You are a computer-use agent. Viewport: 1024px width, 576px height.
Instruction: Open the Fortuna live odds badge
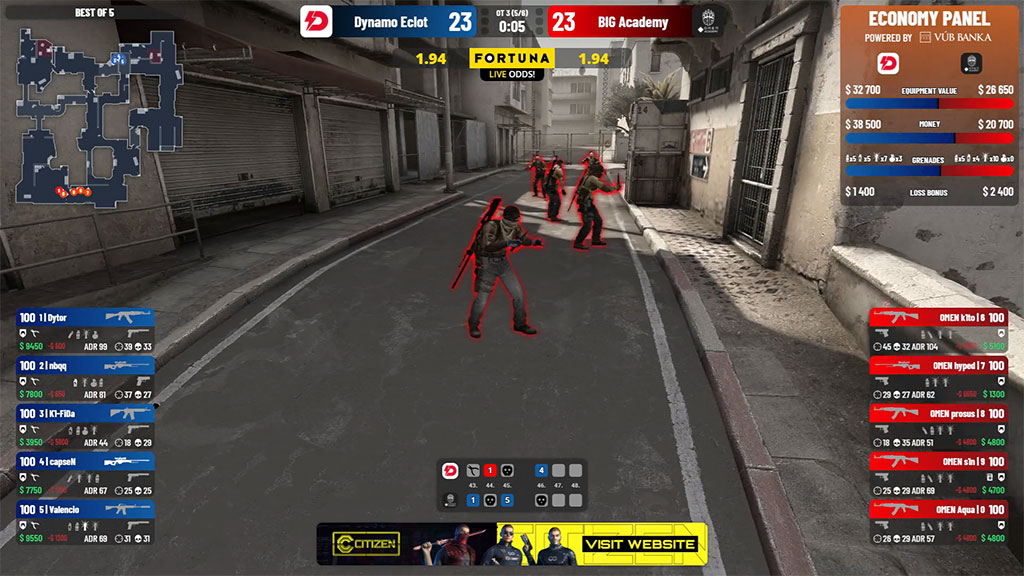tap(512, 62)
